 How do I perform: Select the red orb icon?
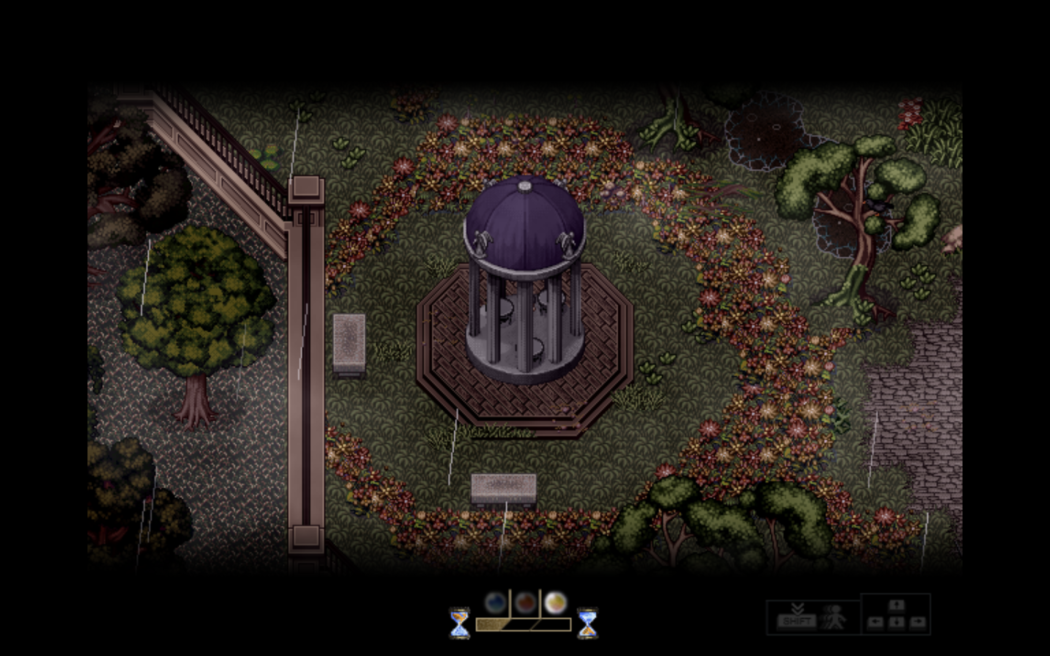click(x=525, y=603)
